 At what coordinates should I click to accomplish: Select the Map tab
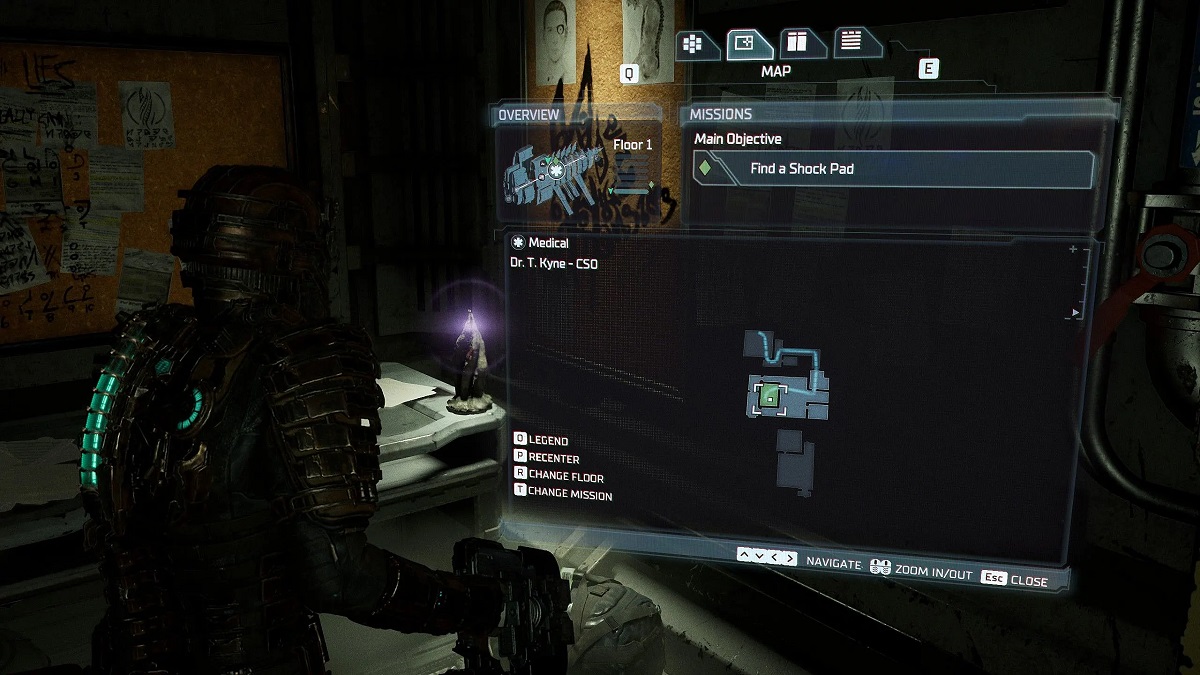pyautogui.click(x=745, y=43)
